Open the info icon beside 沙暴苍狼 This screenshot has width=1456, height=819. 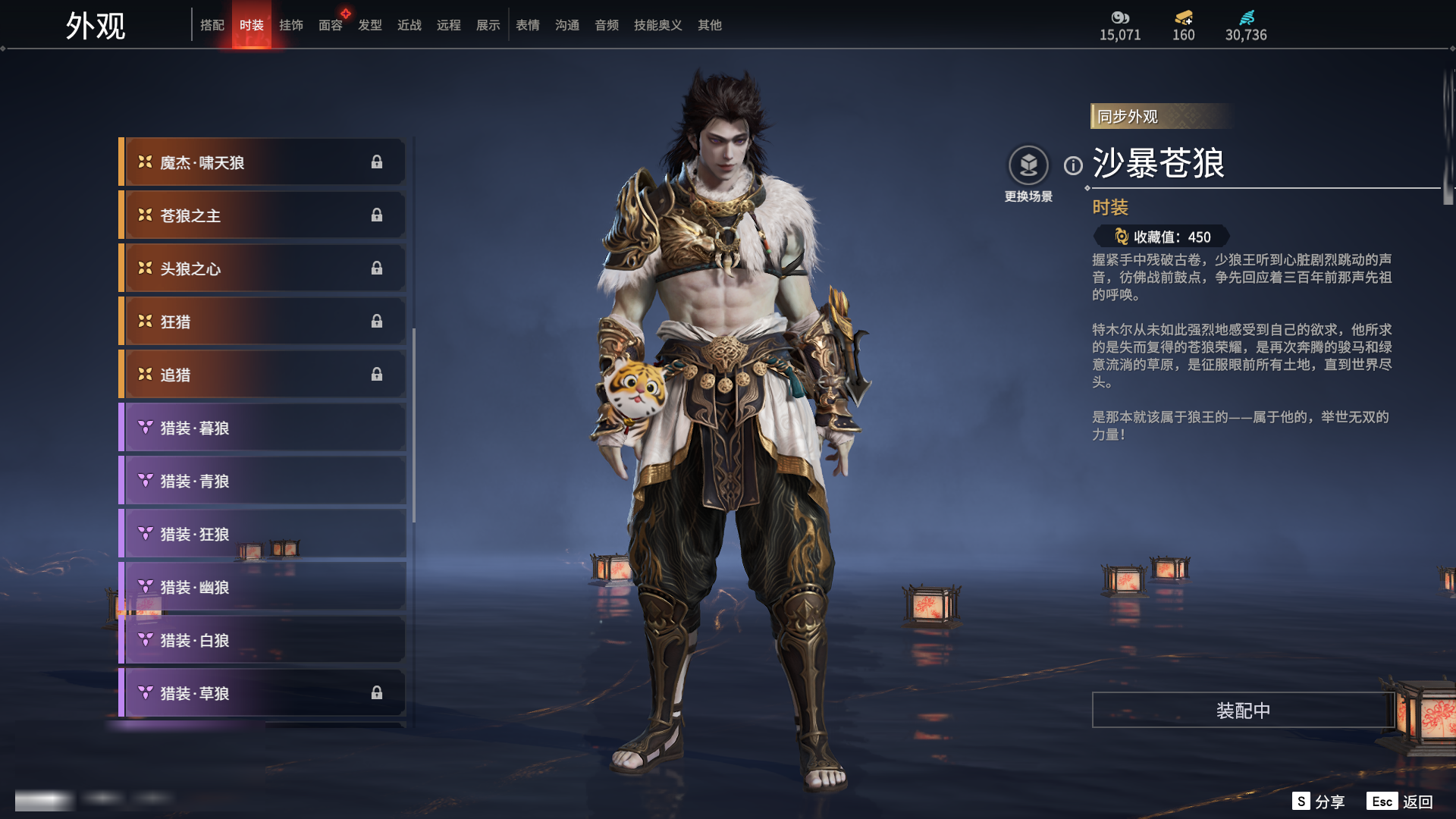tap(1073, 165)
